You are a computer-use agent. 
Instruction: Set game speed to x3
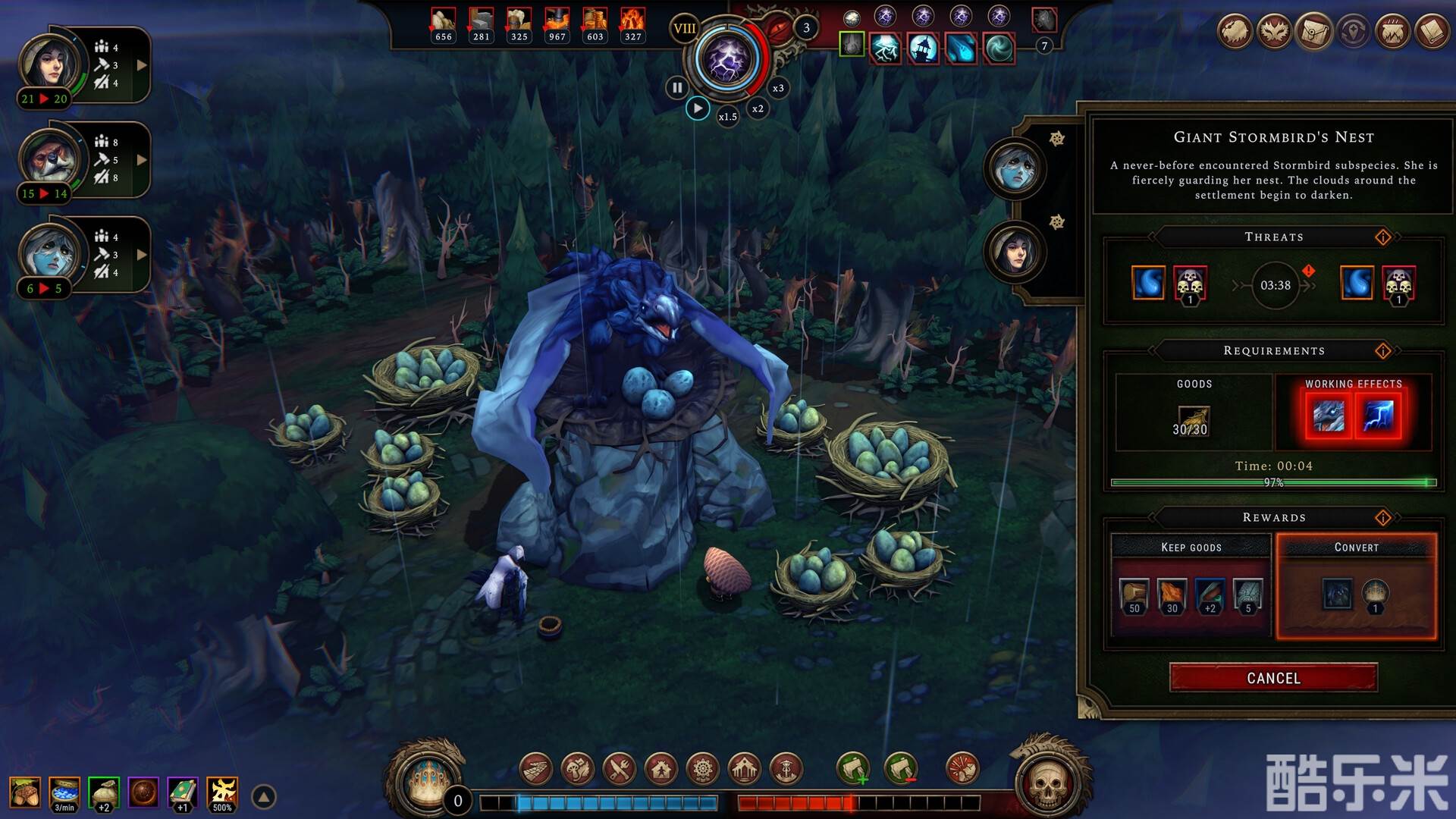click(x=778, y=88)
